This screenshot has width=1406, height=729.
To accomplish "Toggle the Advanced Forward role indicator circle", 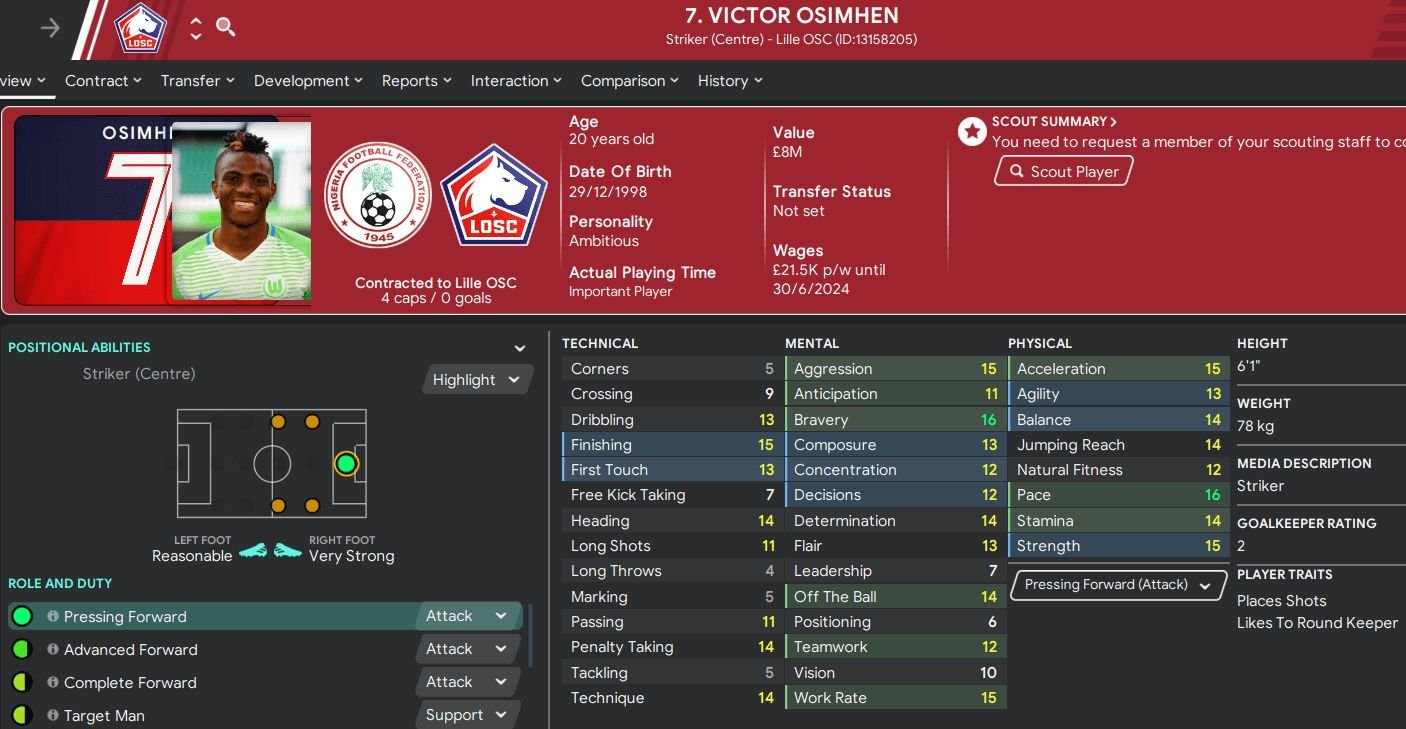I will [x=22, y=649].
